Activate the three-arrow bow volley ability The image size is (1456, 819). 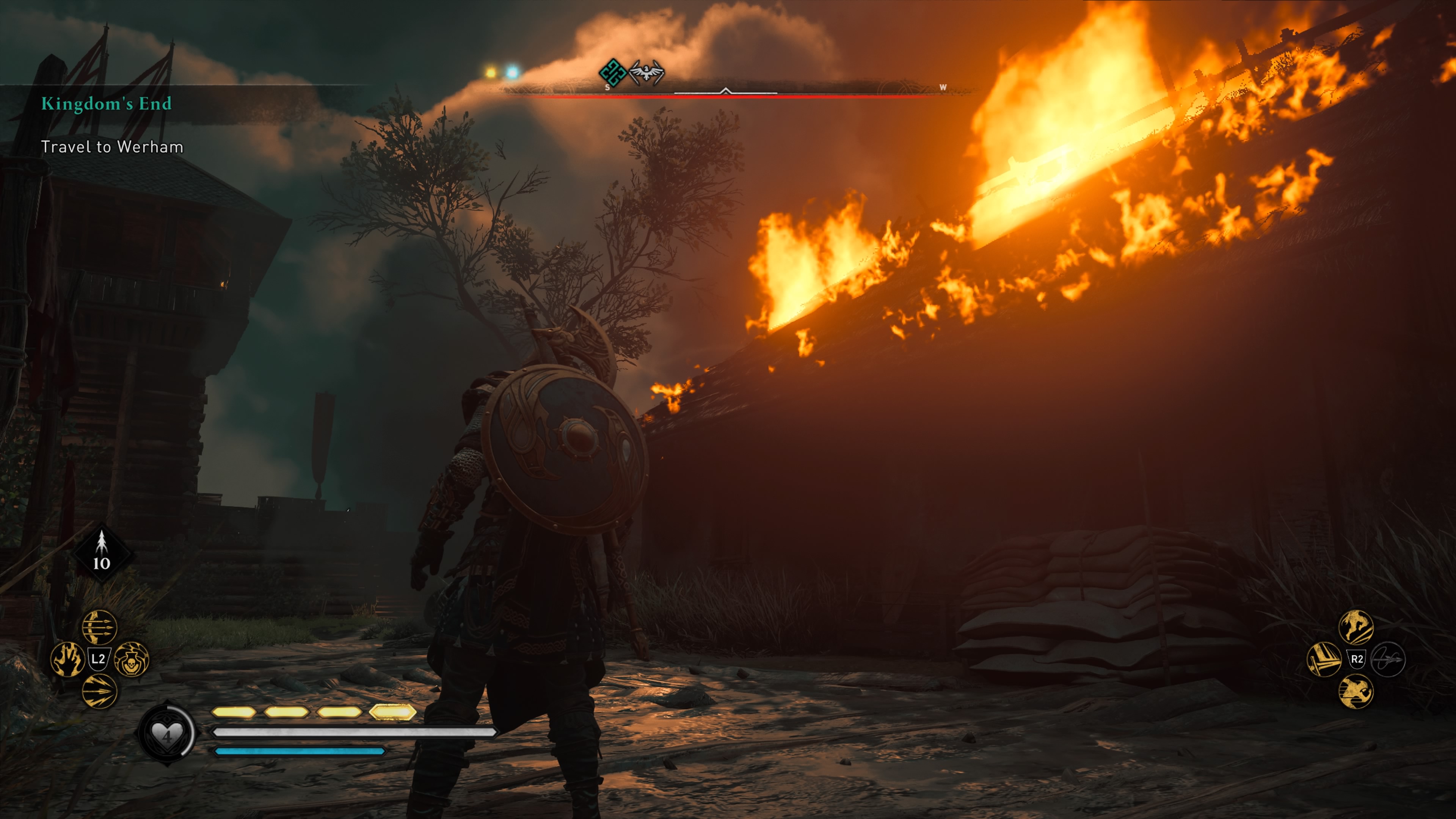[x=99, y=626]
